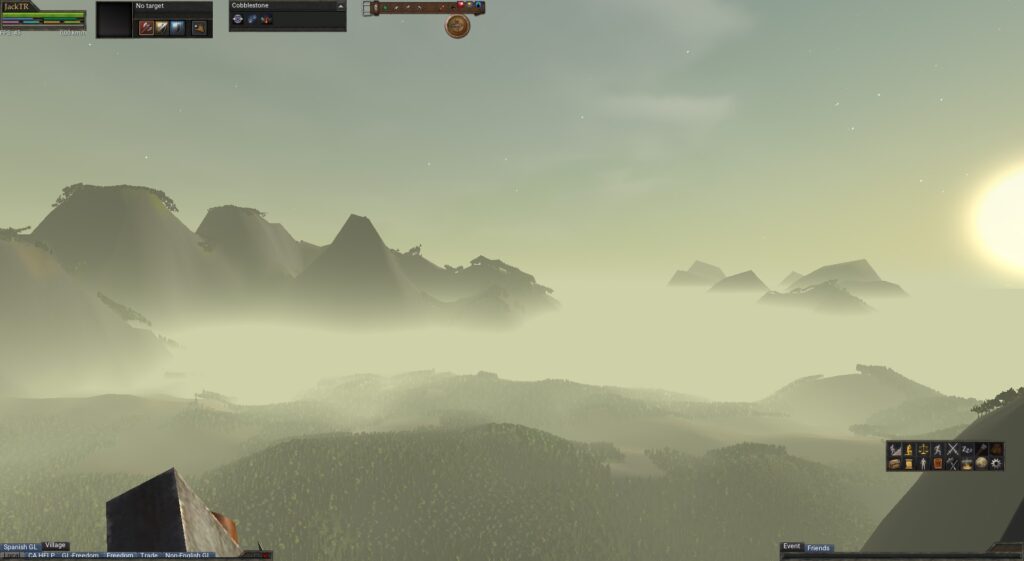Open the red book icon
This screenshot has height=561, width=1024.
[938, 464]
